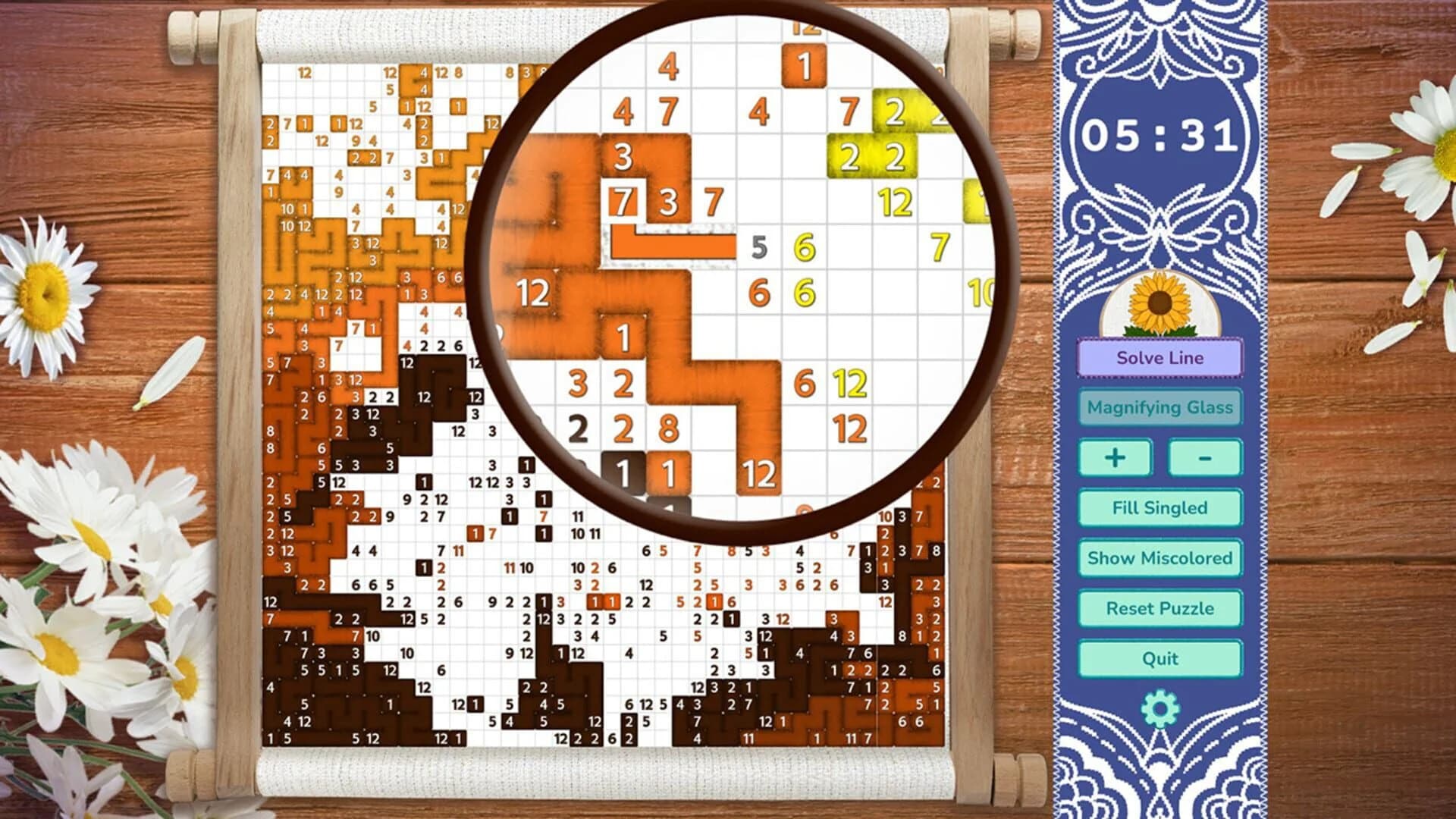Click the zoom in plus button
Screen dimensions: 1456x819
tap(1116, 458)
